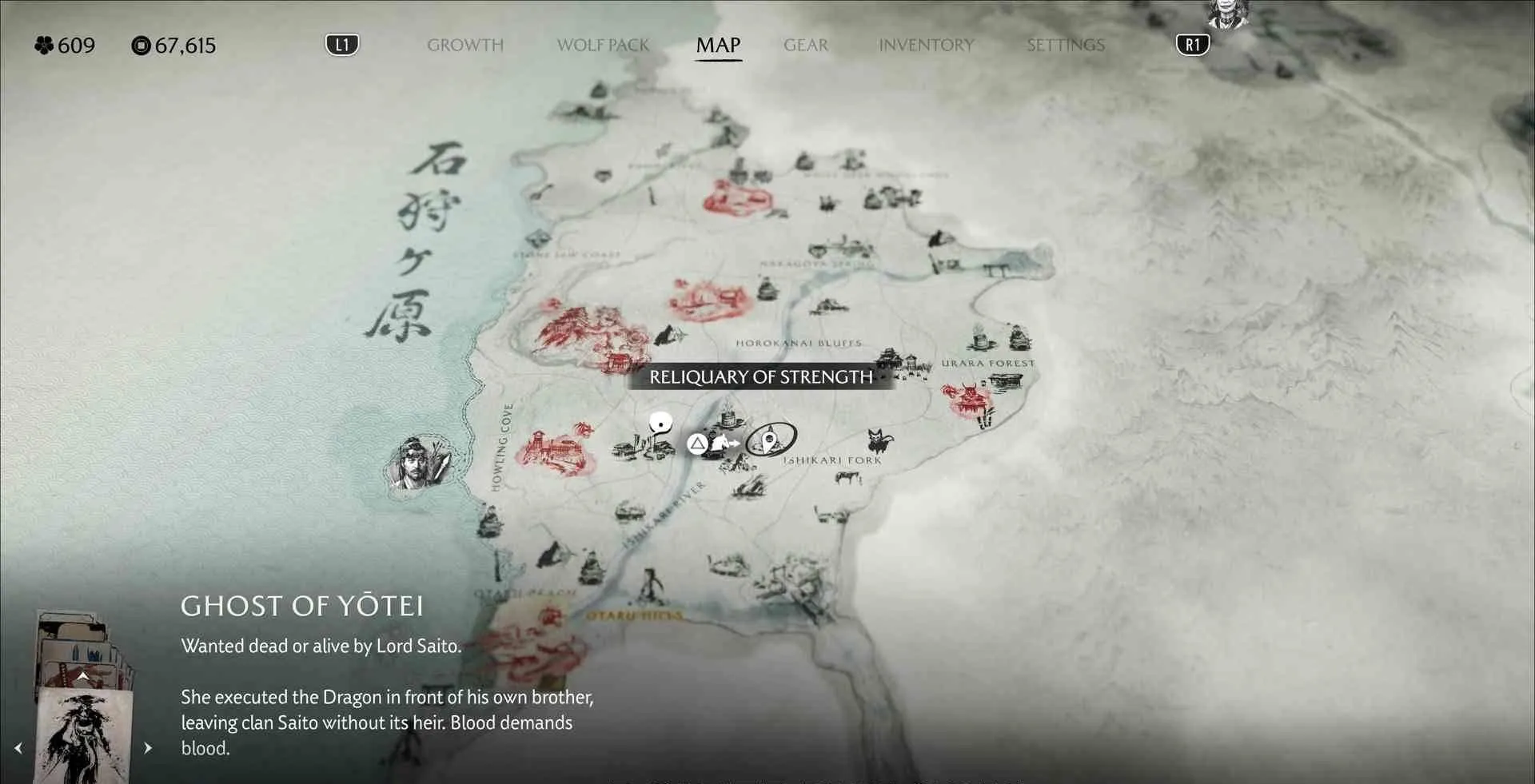Click the white horse fast-travel marker
The height and width of the screenshot is (784, 1535).
[x=724, y=442]
